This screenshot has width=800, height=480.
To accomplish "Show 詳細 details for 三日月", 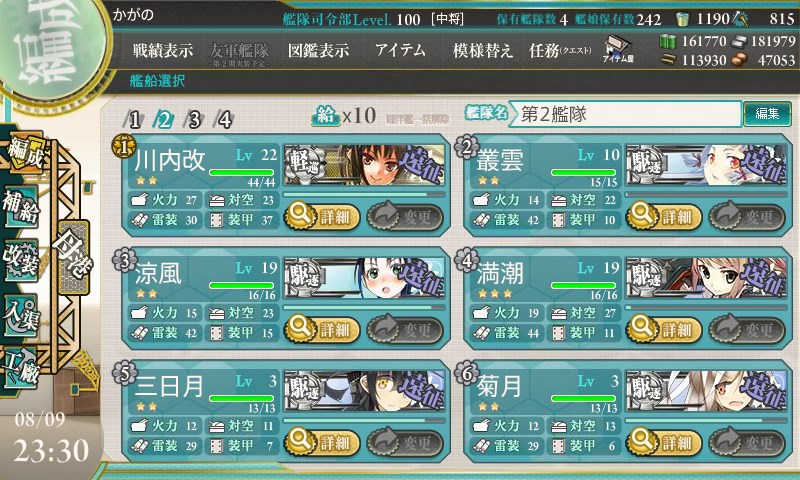I will coord(319,441).
